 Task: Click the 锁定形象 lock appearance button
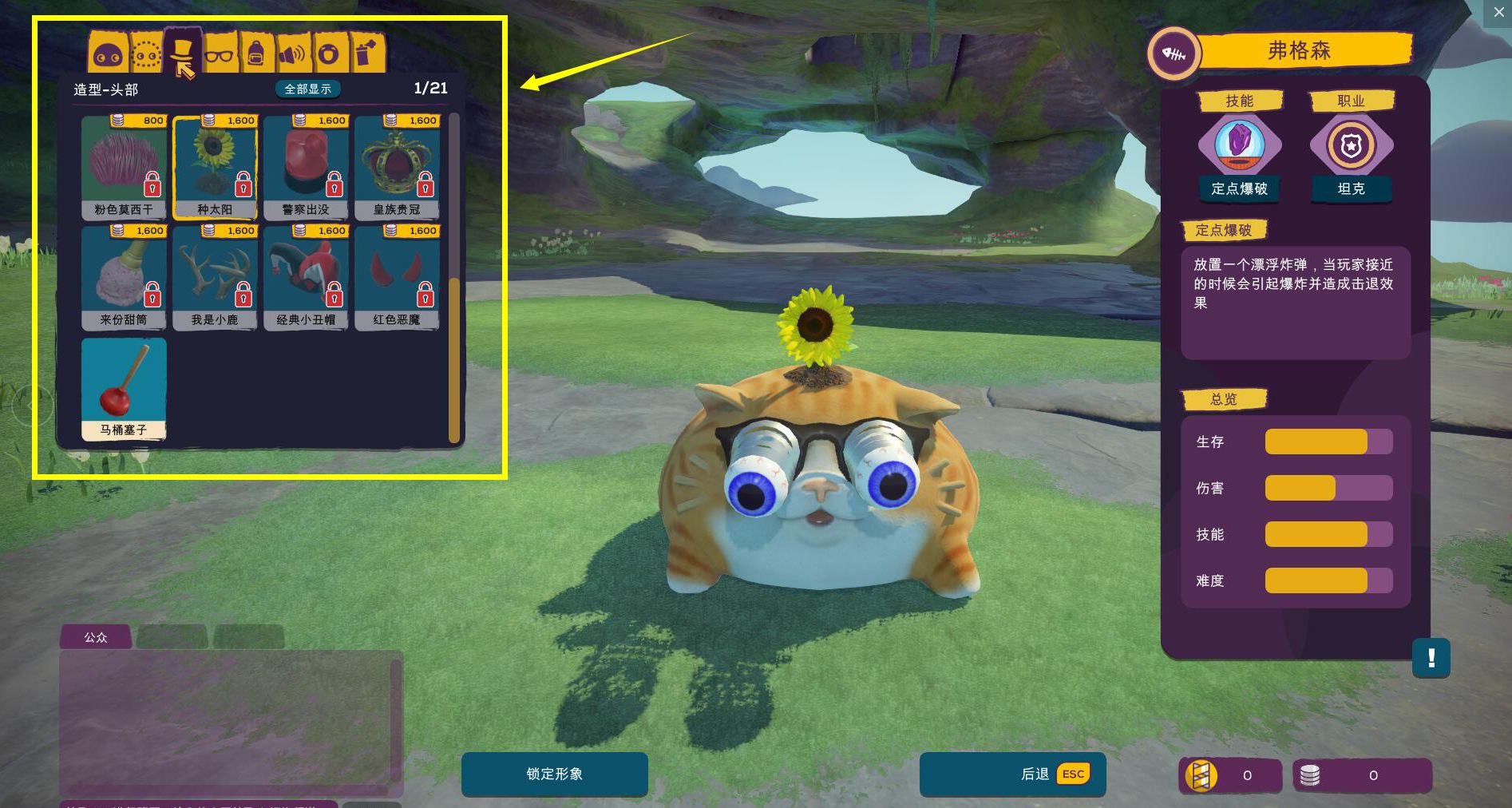[x=555, y=774]
